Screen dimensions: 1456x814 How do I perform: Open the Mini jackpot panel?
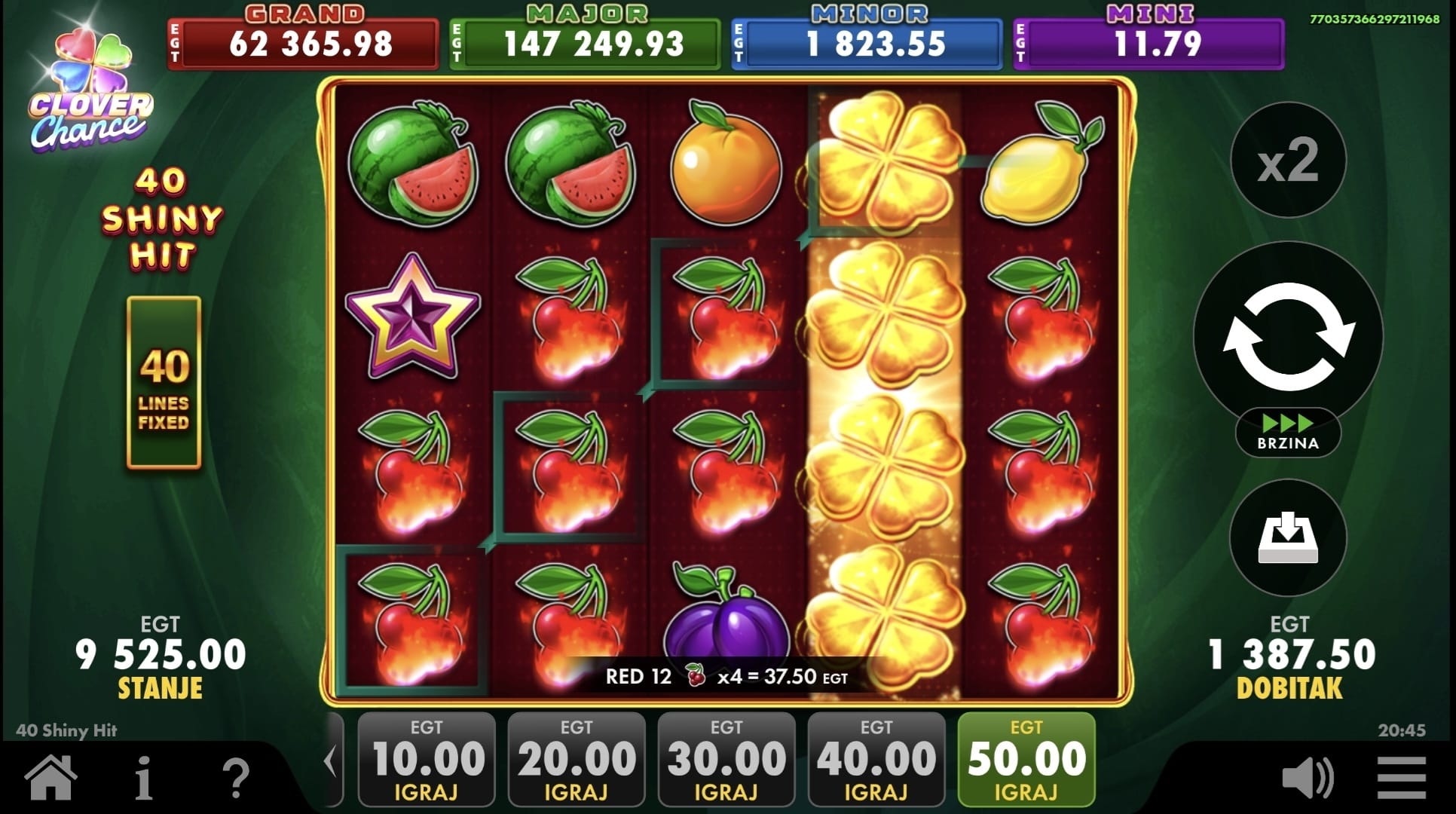(1149, 43)
